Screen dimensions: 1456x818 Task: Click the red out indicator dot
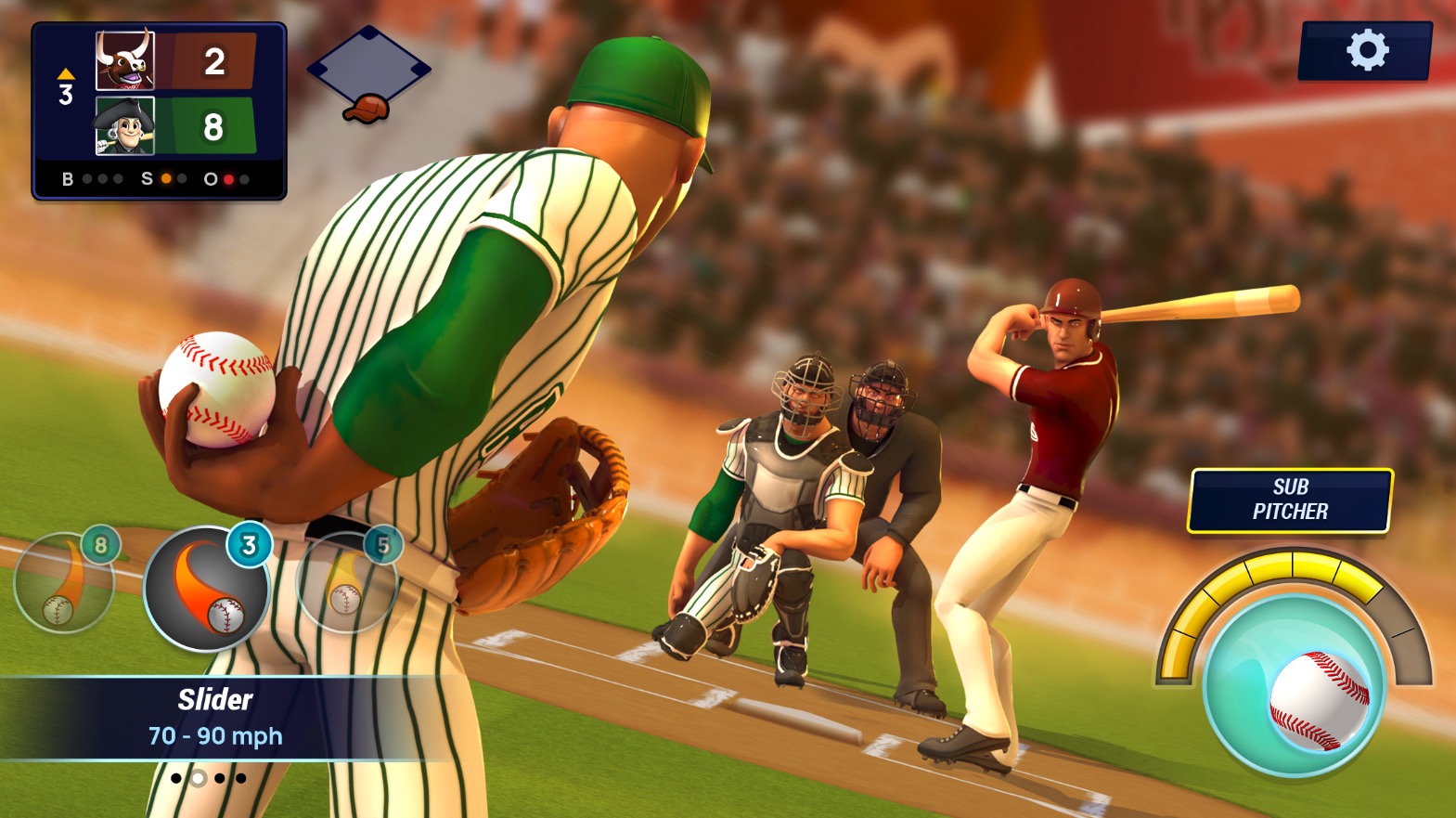(228, 178)
